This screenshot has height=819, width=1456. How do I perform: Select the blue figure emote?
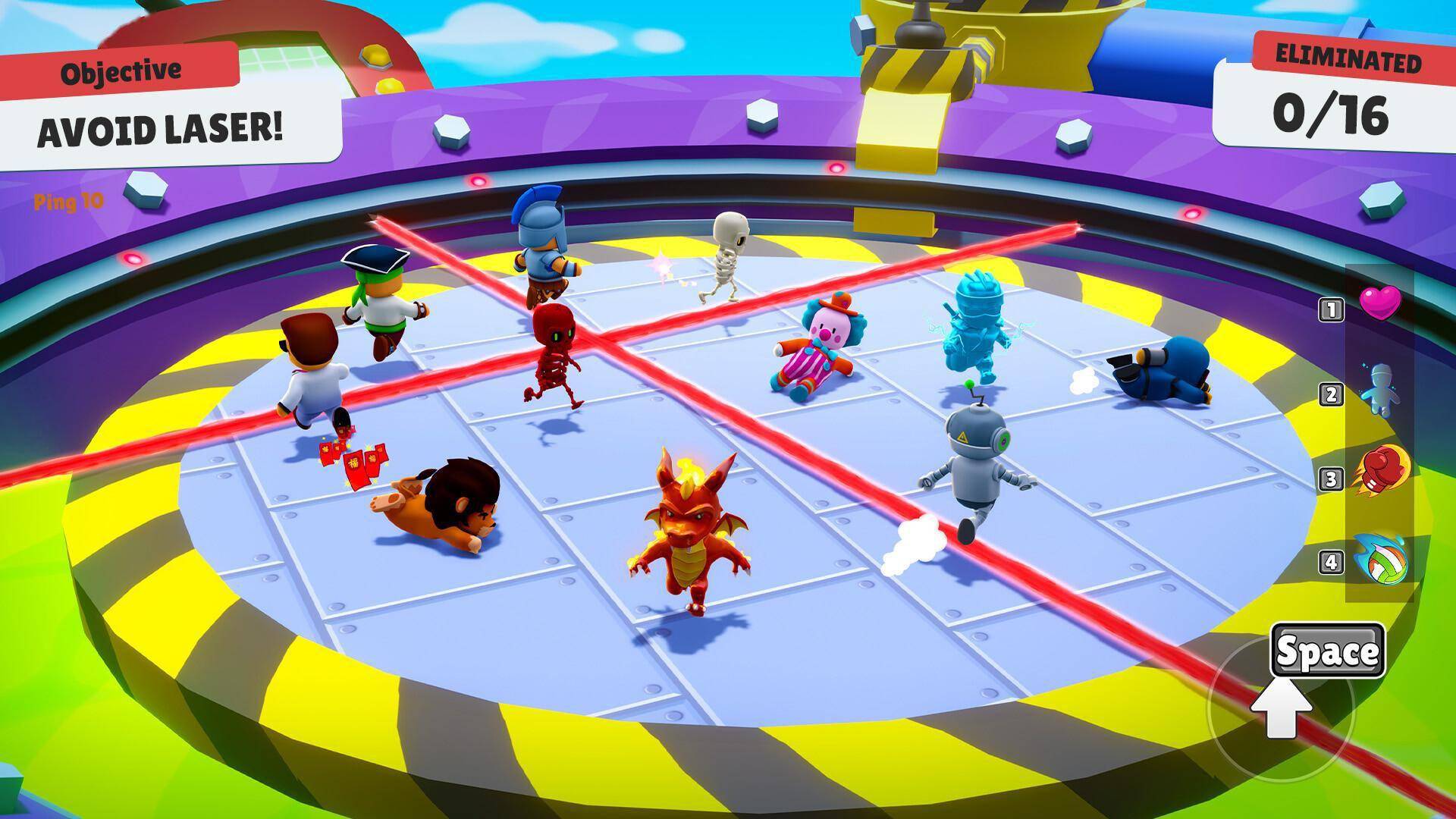[1379, 390]
